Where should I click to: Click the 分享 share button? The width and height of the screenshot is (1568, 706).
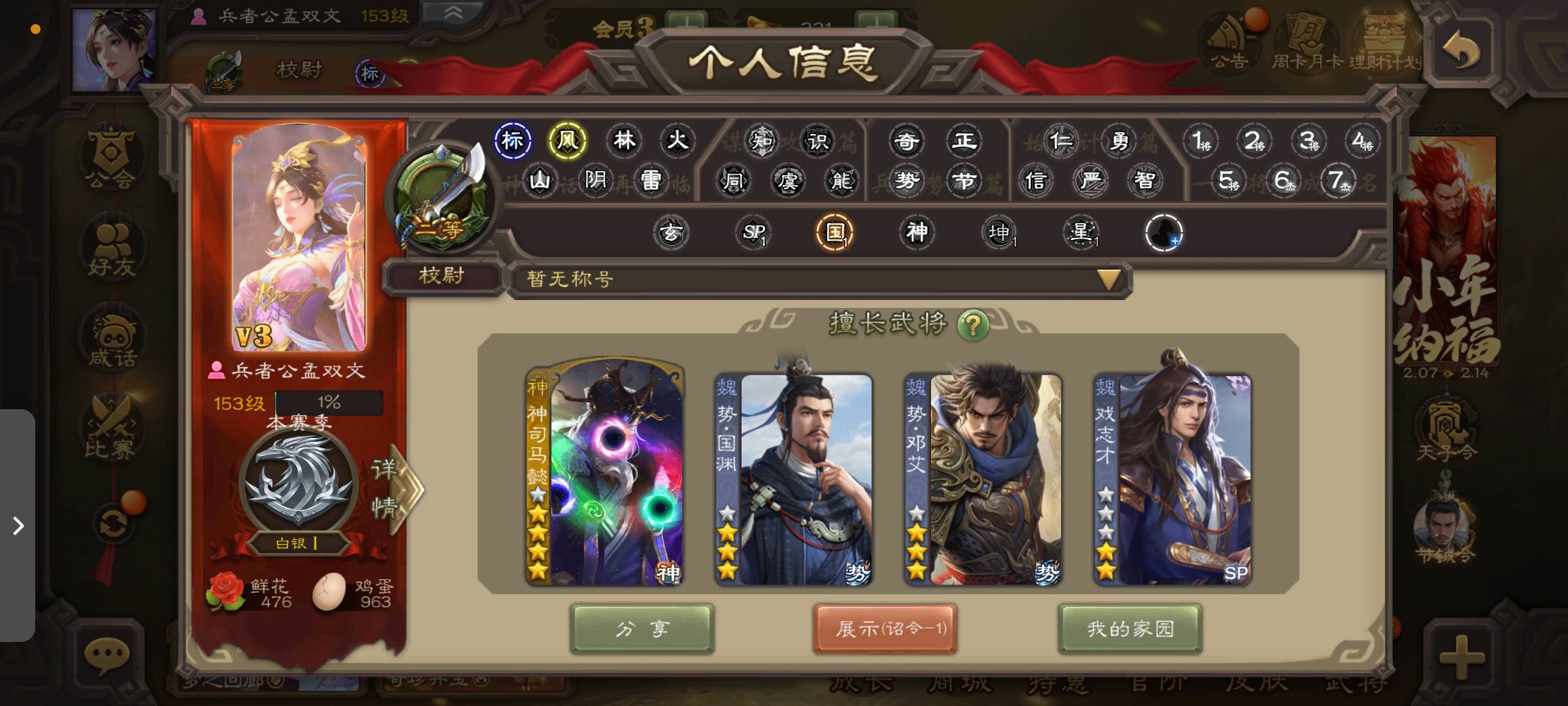(x=642, y=629)
